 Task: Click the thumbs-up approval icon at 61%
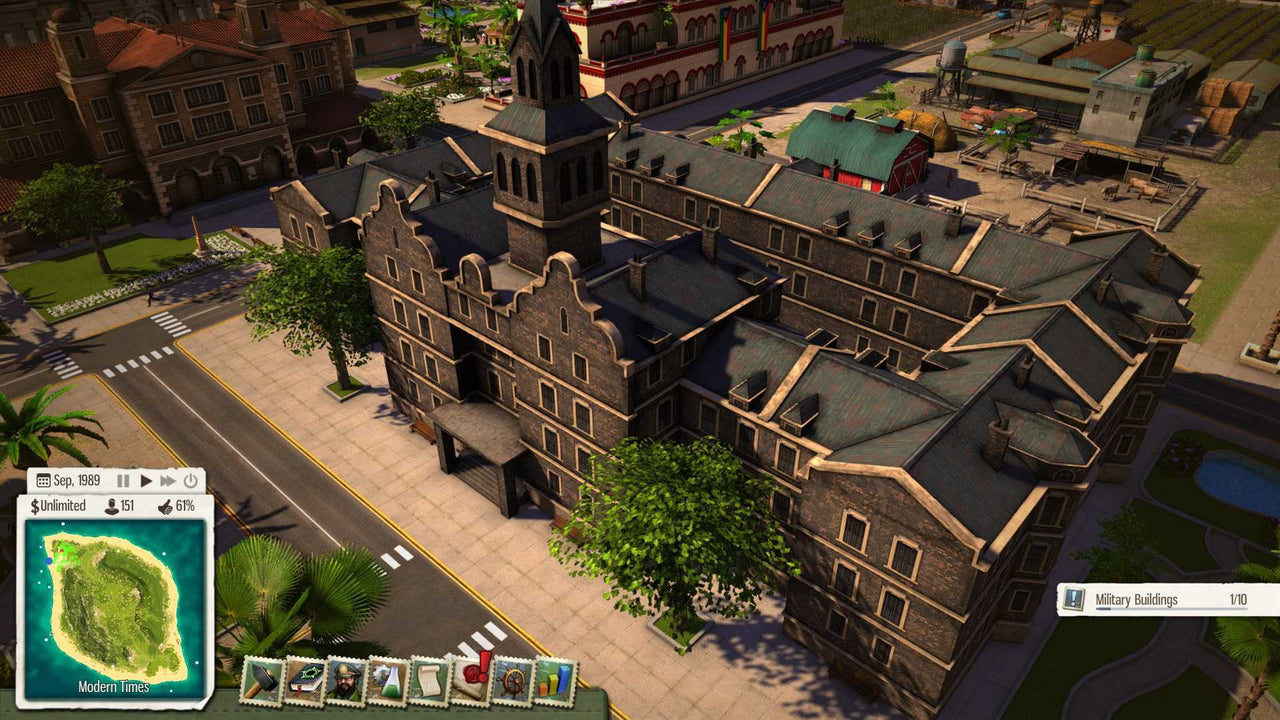pyautogui.click(x=166, y=507)
